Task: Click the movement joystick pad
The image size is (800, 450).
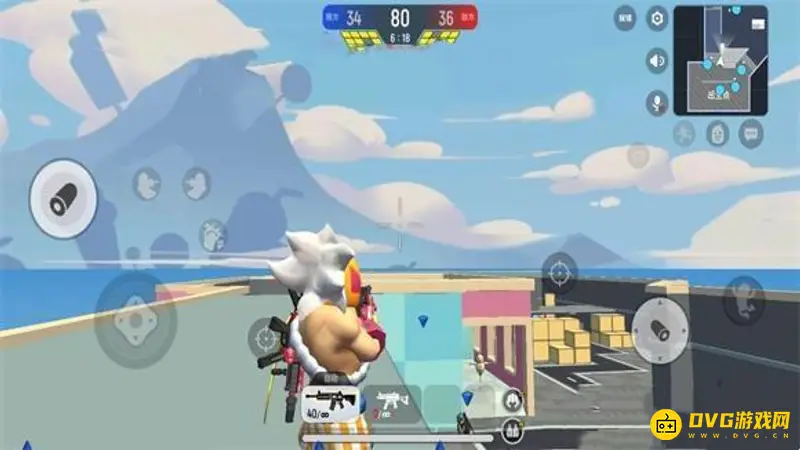Action: [135, 320]
